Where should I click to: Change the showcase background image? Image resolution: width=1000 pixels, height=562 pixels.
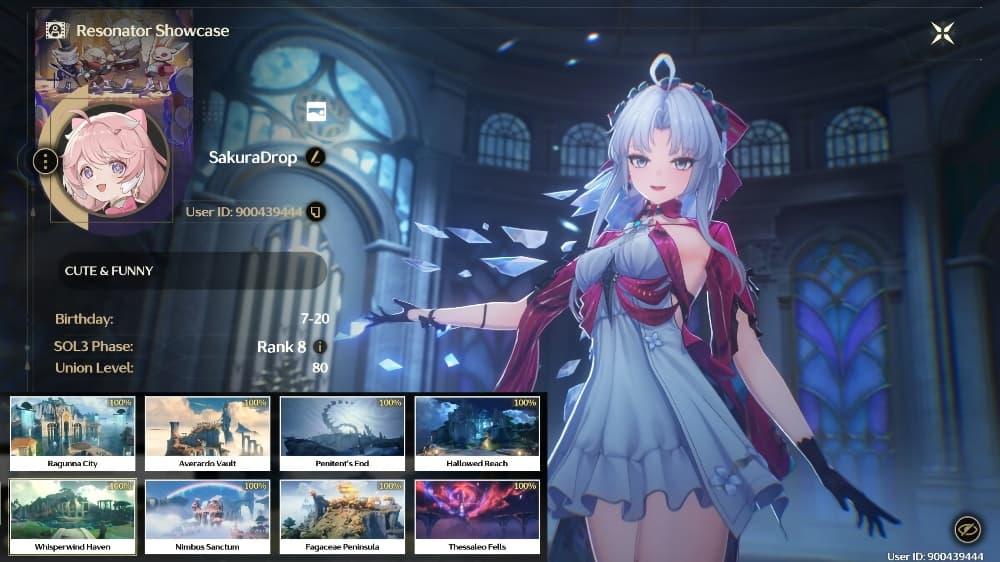pos(316,111)
